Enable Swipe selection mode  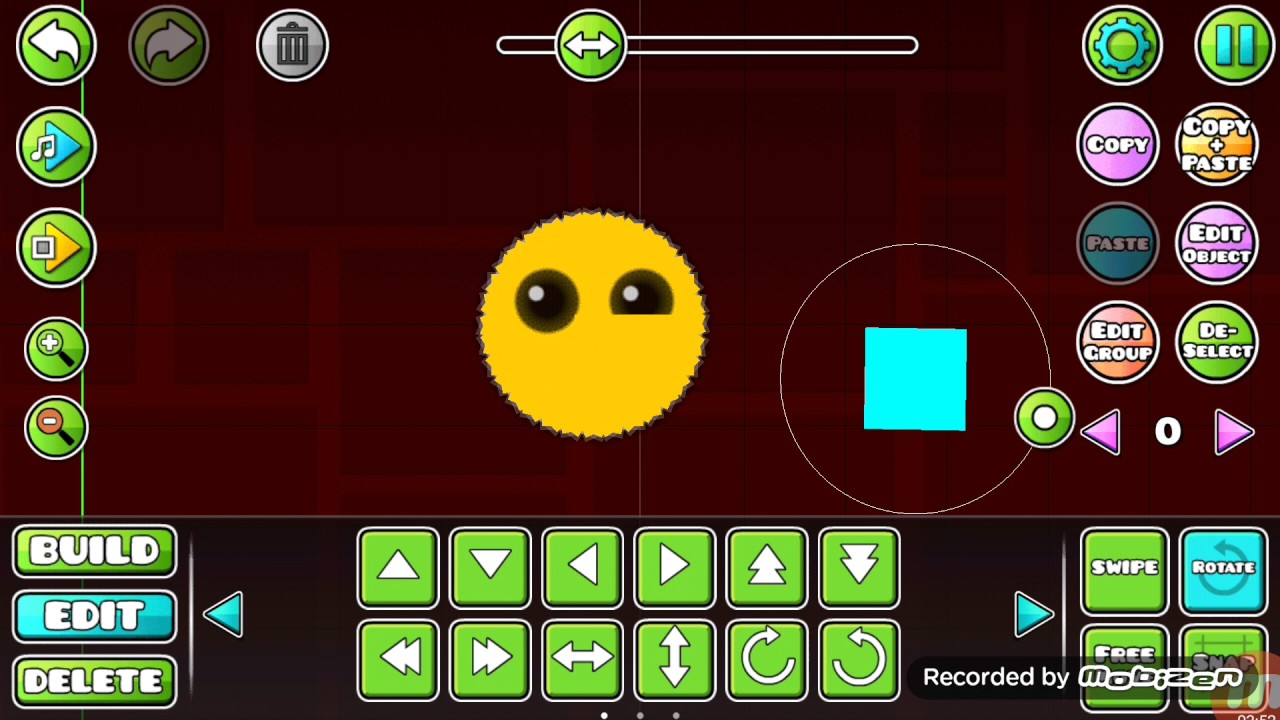click(1123, 568)
